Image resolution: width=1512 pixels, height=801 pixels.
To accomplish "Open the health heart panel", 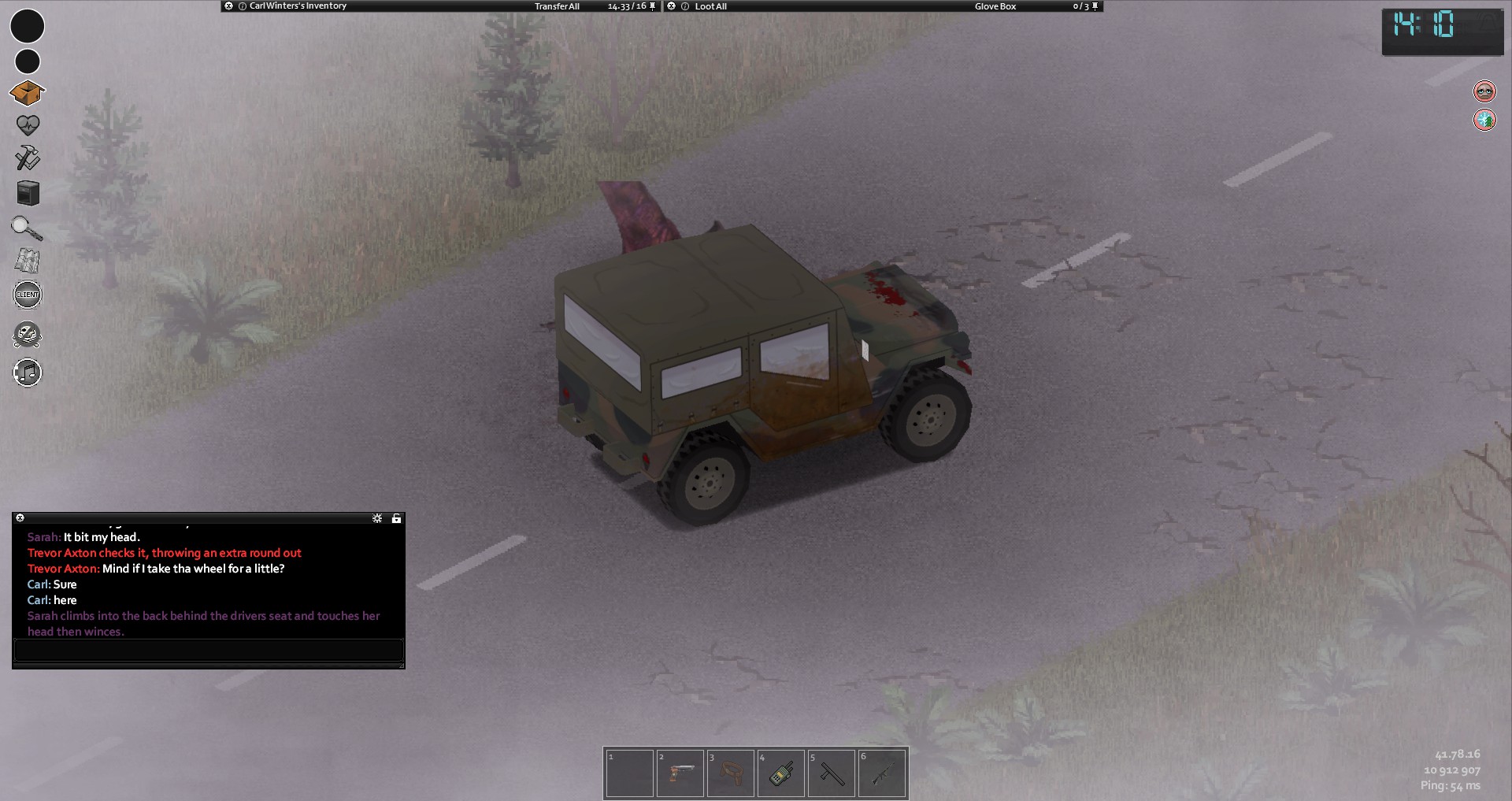I will (28, 124).
